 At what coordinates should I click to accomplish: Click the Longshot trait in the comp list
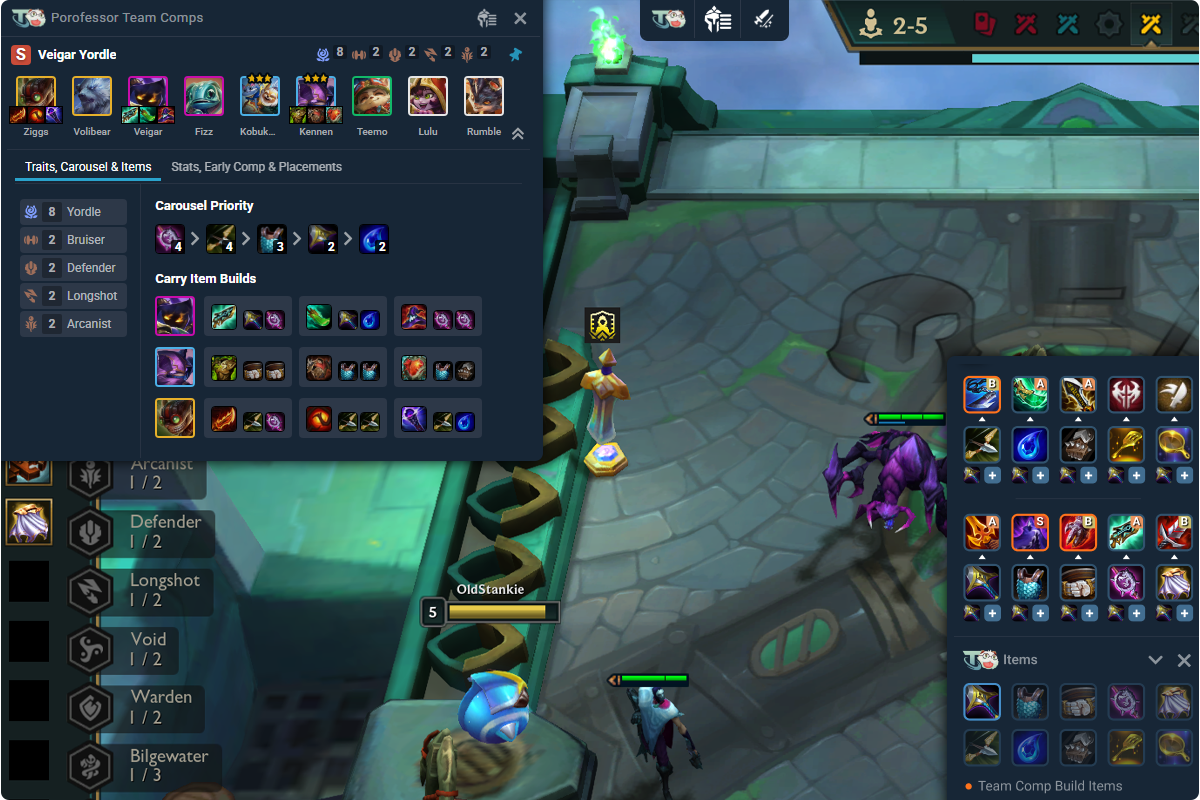pyautogui.click(x=74, y=296)
